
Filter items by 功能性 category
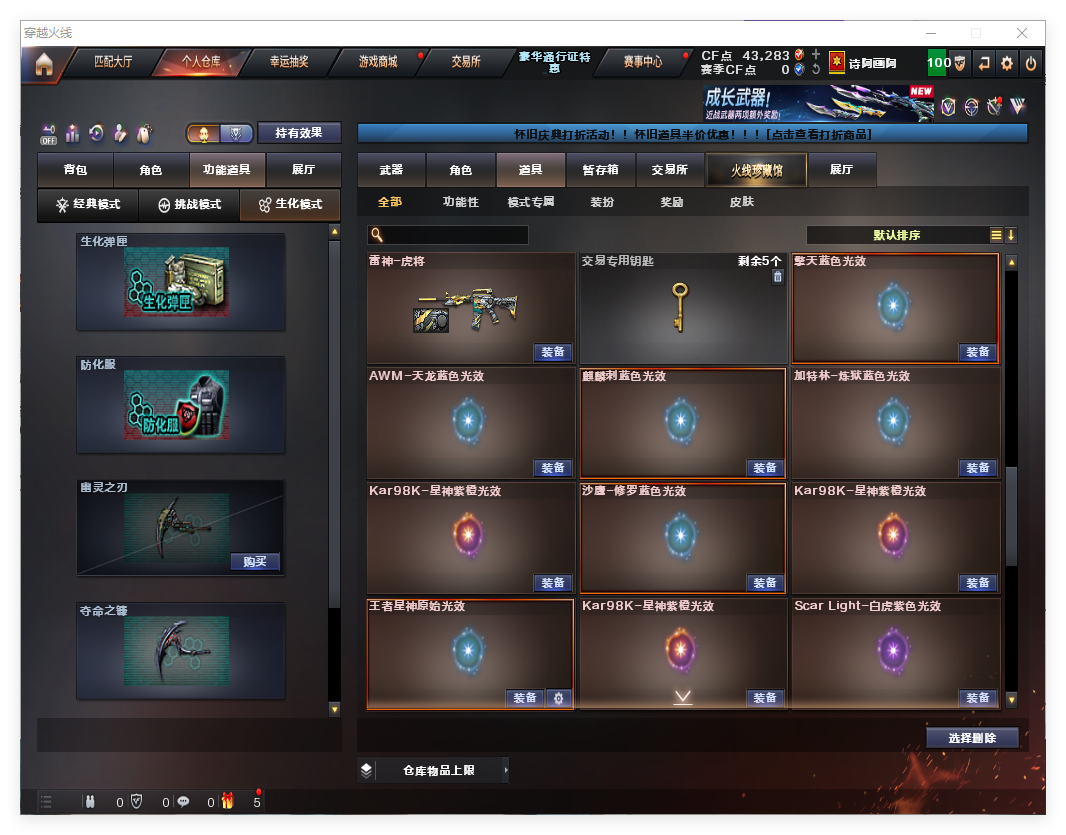click(x=461, y=202)
